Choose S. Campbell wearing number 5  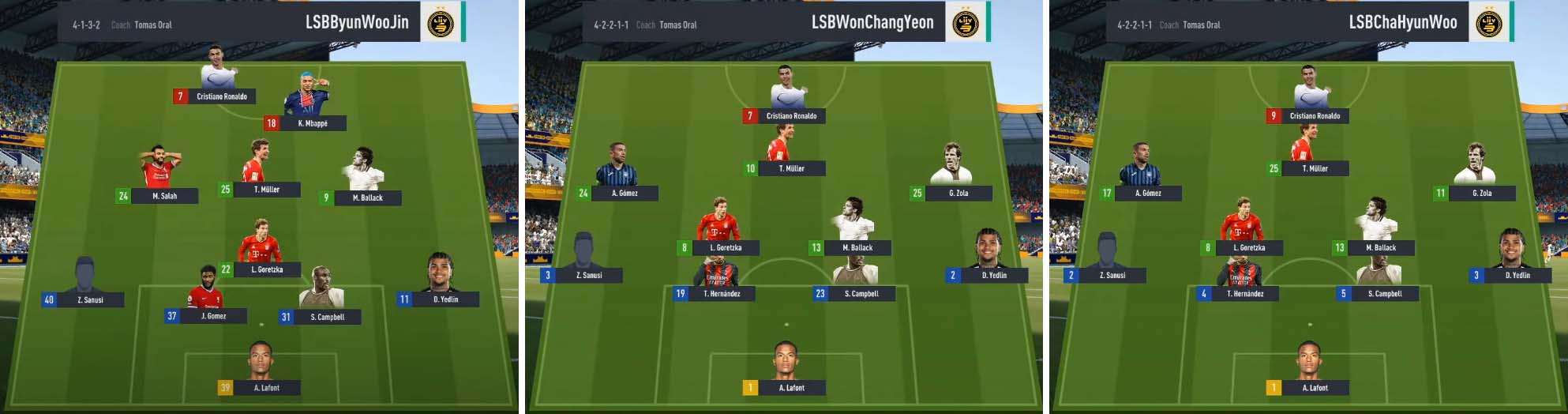(x=1378, y=293)
